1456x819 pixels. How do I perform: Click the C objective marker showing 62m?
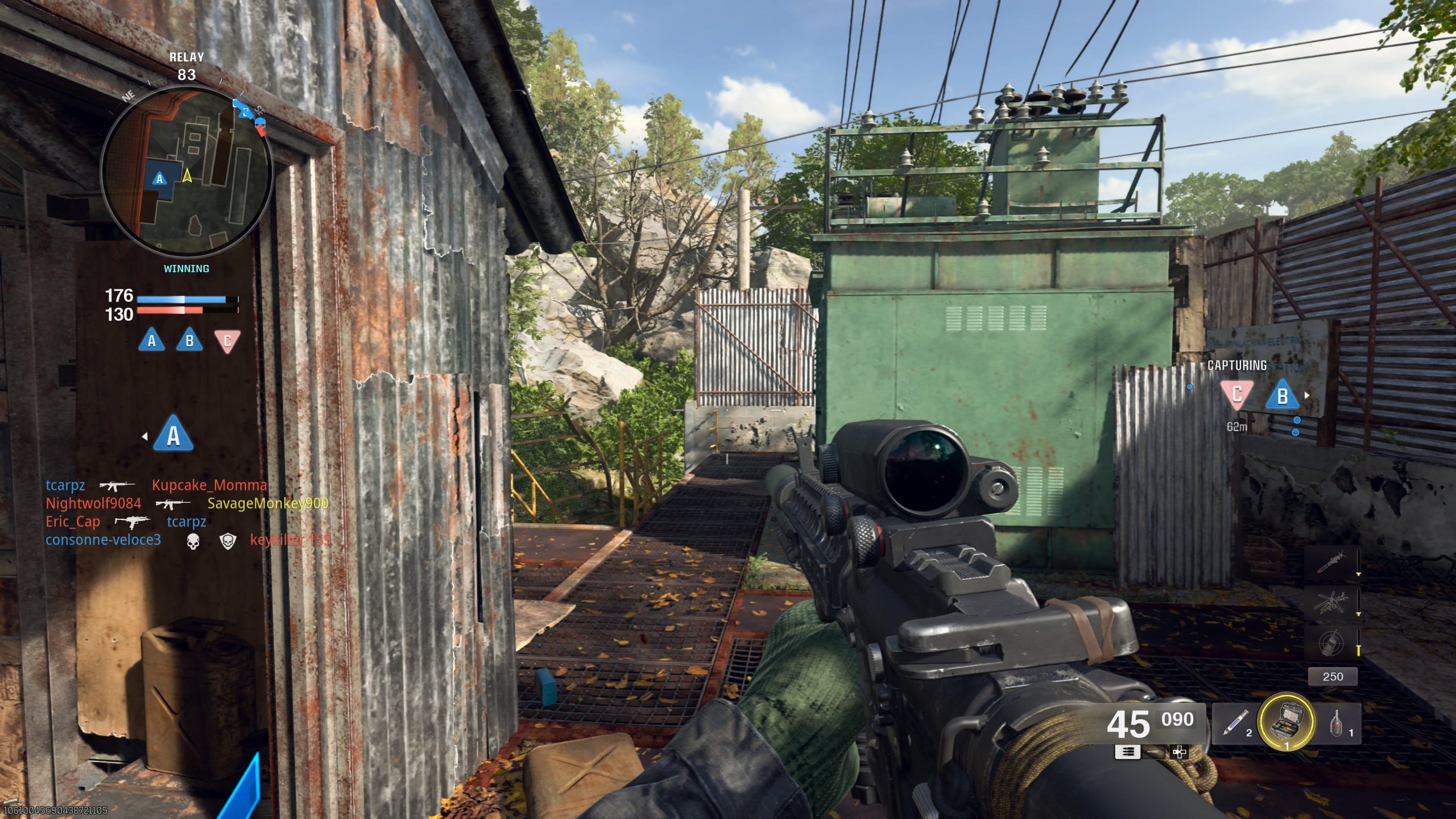1236,395
